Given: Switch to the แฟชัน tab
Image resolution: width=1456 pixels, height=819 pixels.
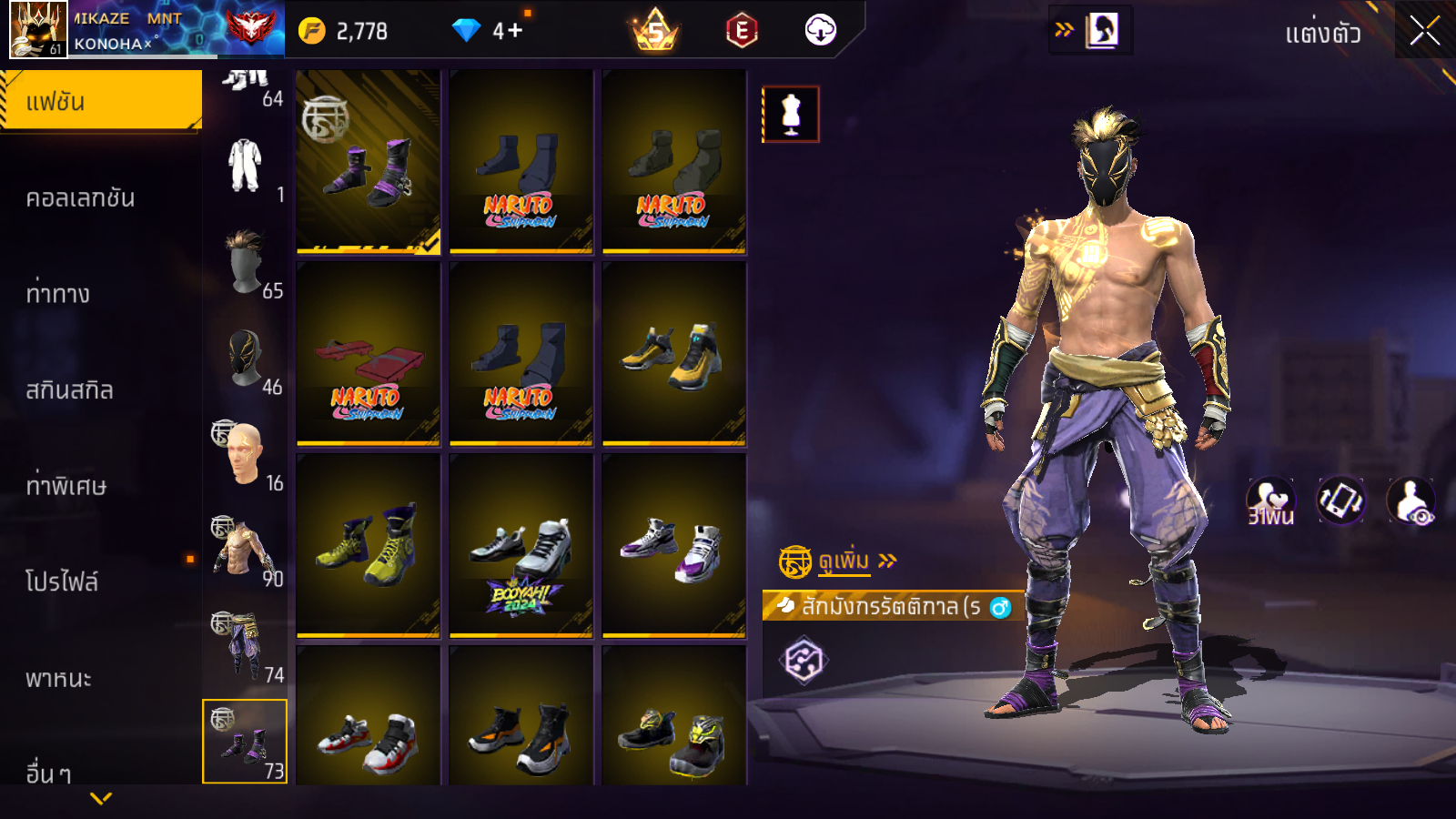Looking at the screenshot, I should [101, 101].
